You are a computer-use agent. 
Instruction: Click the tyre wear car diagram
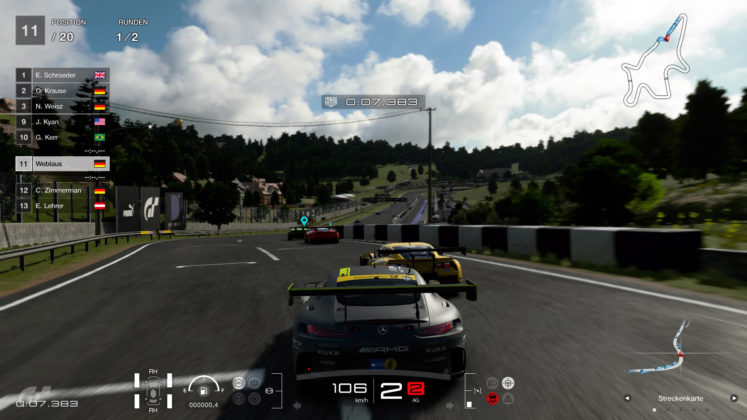[153, 390]
